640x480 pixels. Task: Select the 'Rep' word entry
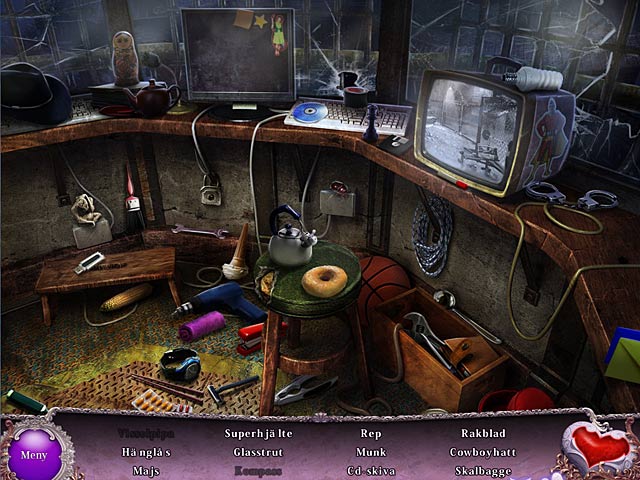tap(371, 434)
